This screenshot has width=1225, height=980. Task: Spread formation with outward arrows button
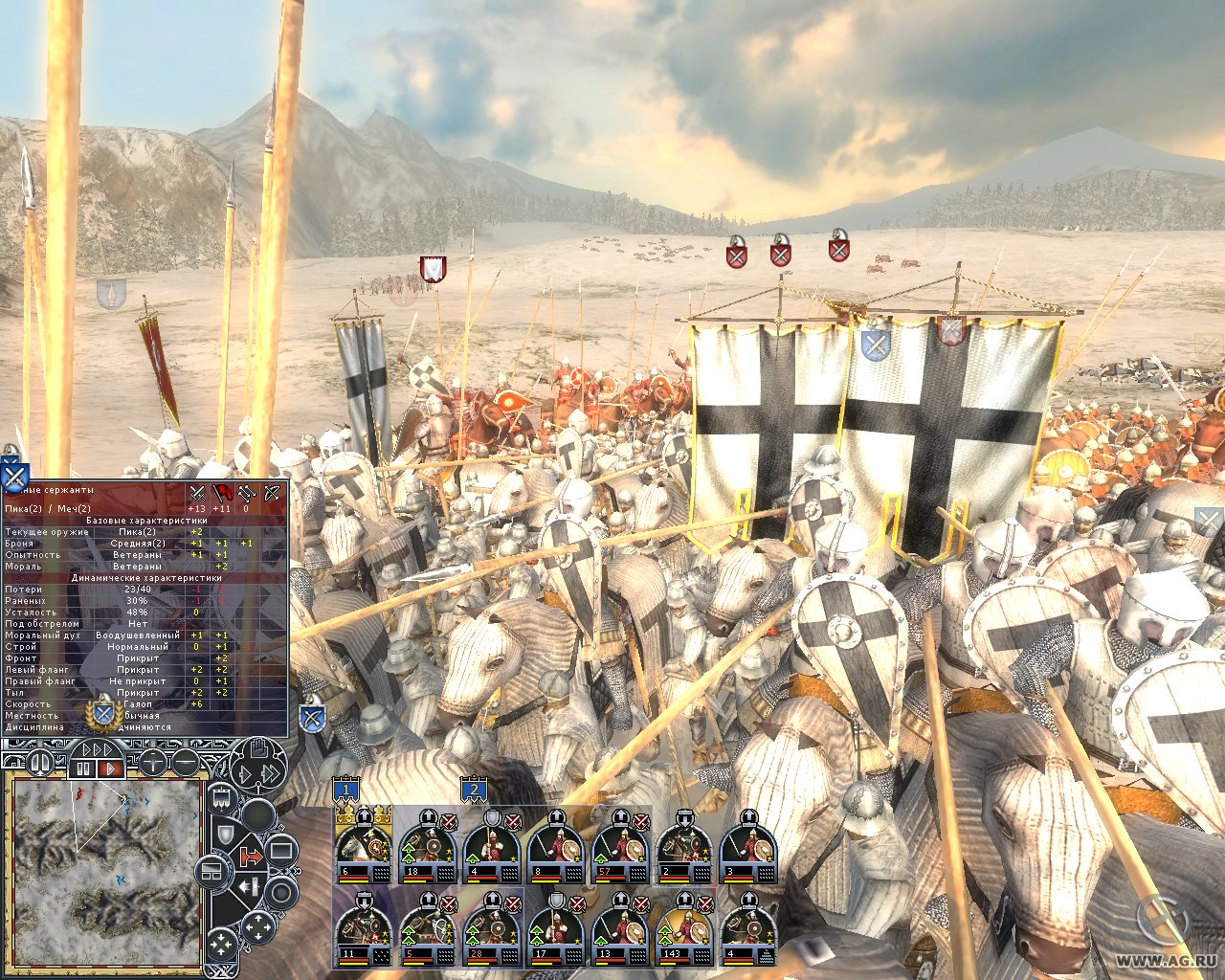[258, 926]
